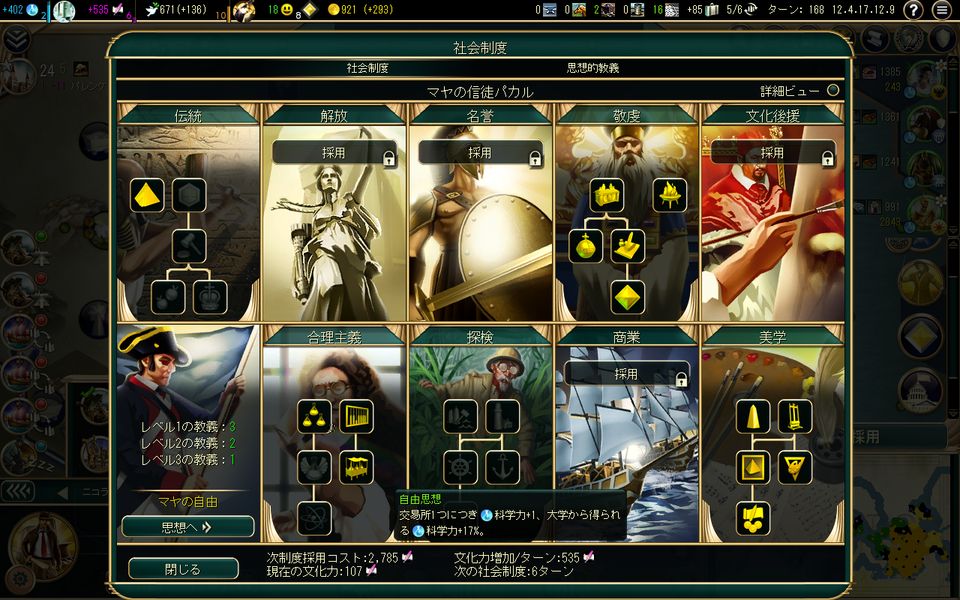Toggle the 詳細ビュー checkbox

pos(833,90)
